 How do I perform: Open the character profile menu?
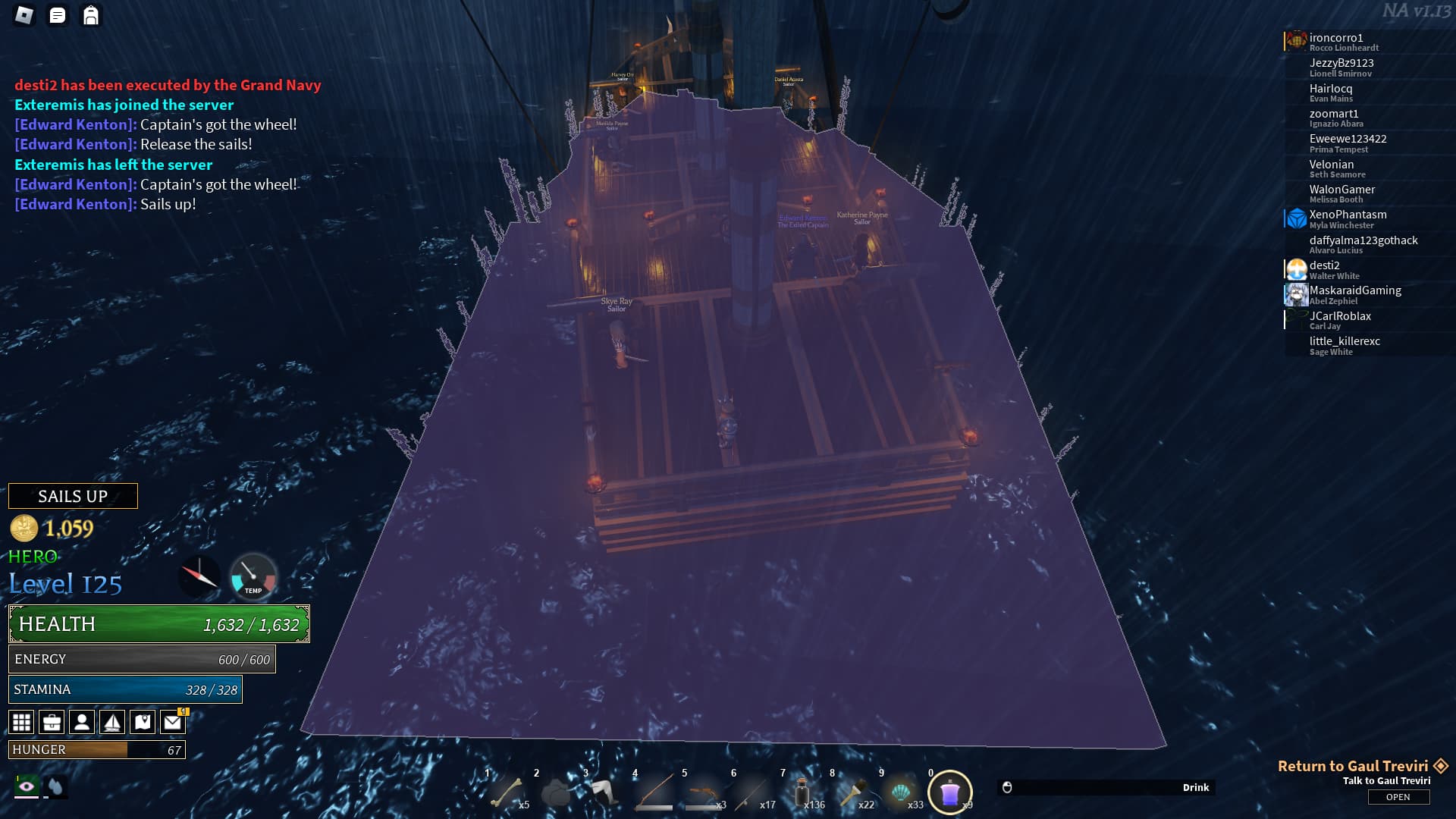click(82, 722)
